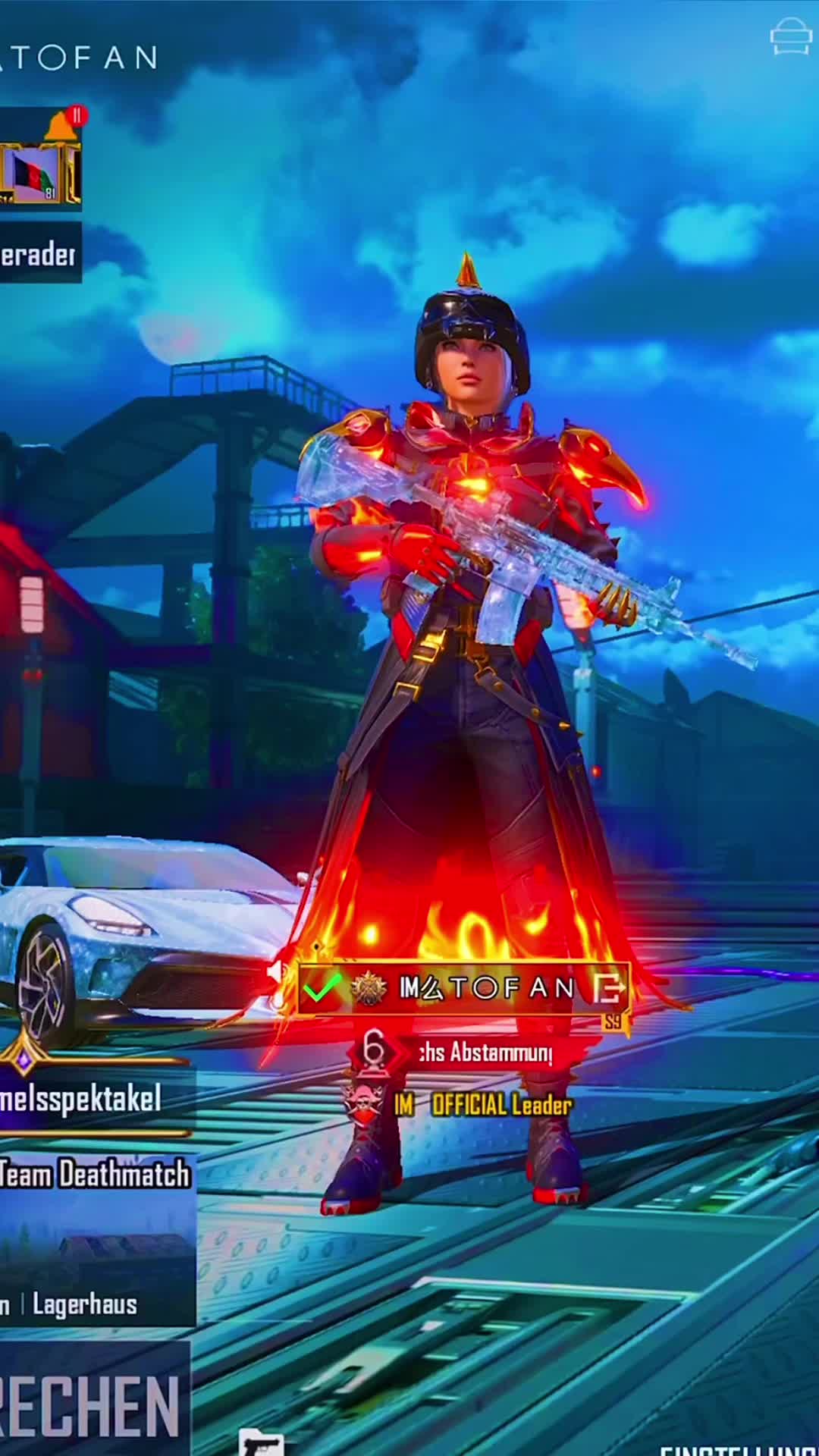The width and height of the screenshot is (819, 1456).
Task: Toggle the speaker icon beside the nameplate
Action: pos(278,971)
